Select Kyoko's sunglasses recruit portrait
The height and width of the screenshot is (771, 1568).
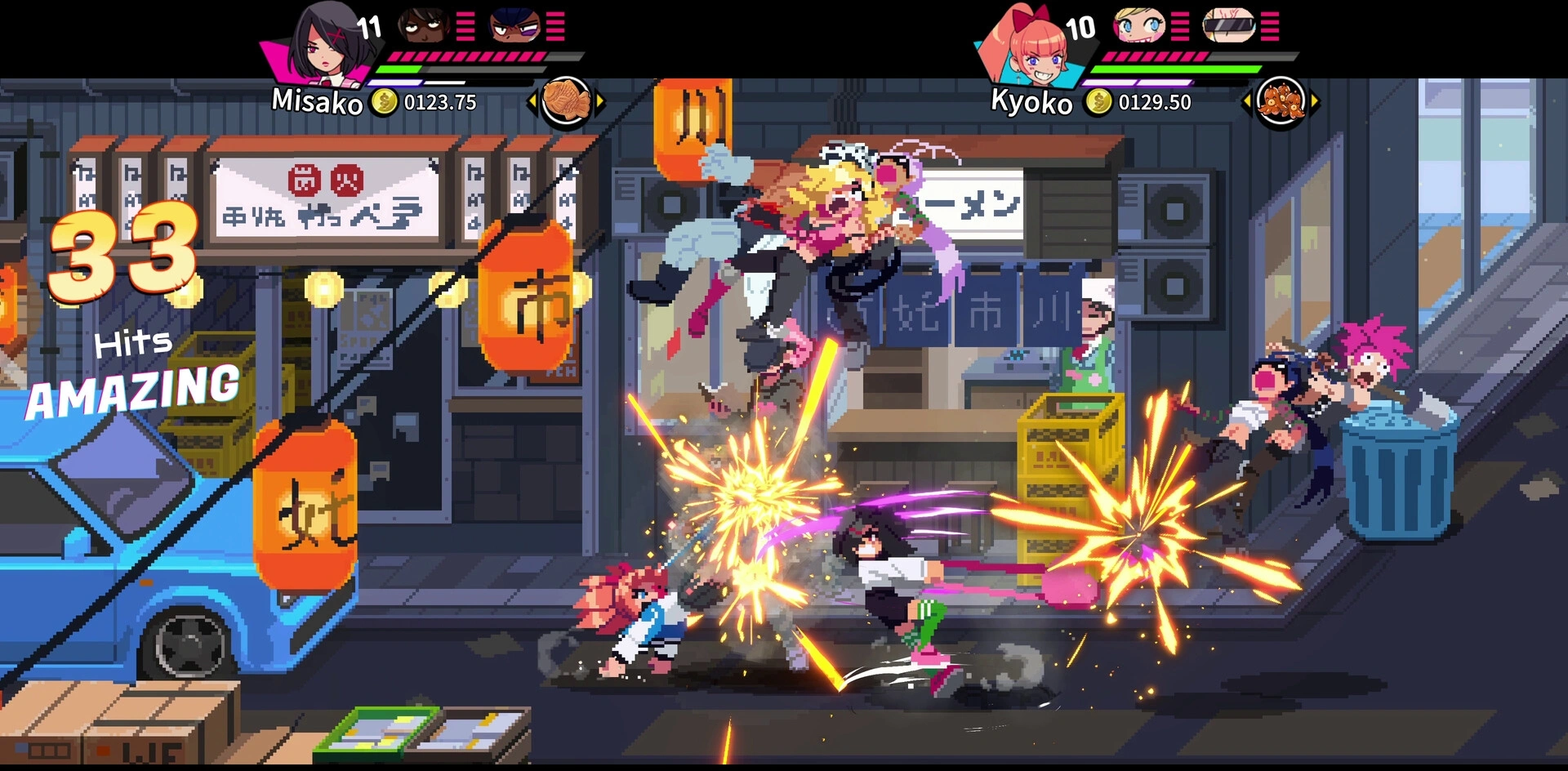pos(1228,26)
